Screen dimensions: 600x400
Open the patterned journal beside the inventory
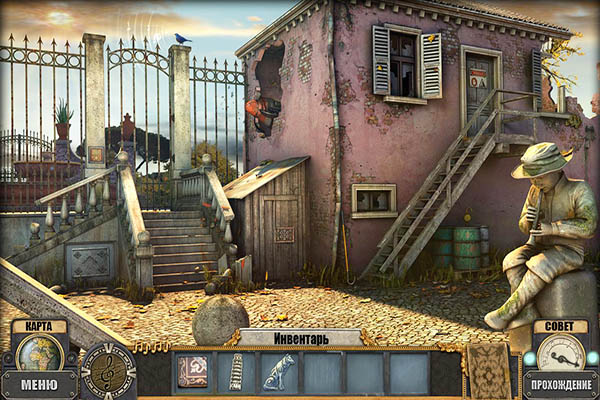(x=489, y=370)
